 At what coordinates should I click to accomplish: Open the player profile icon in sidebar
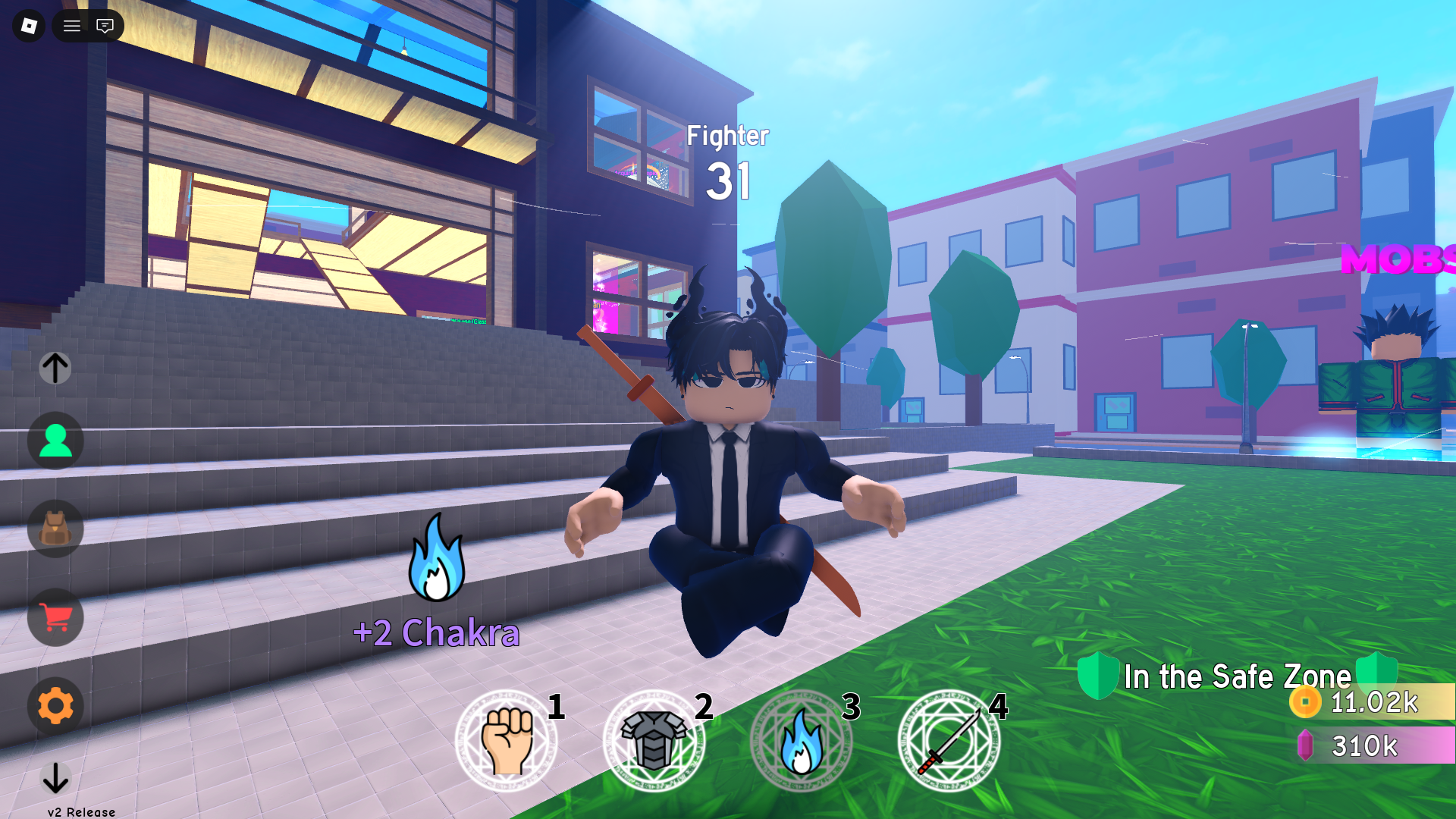point(55,441)
